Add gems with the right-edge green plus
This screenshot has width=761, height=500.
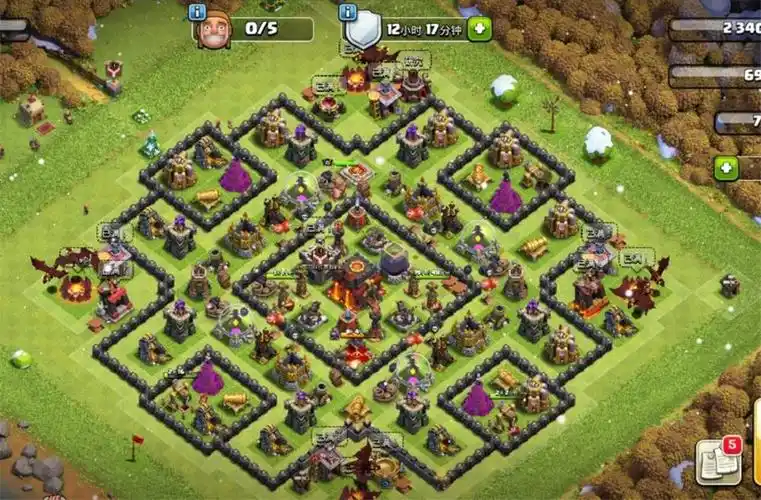(727, 169)
